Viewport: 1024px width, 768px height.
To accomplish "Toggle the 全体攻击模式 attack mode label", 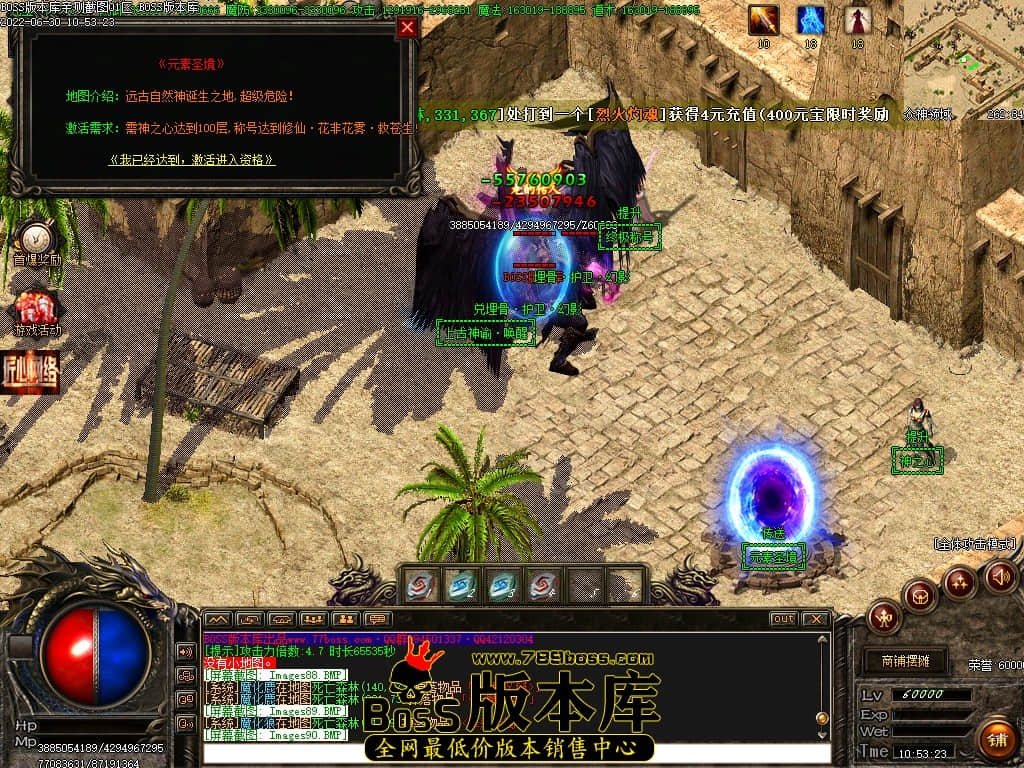I will [975, 544].
